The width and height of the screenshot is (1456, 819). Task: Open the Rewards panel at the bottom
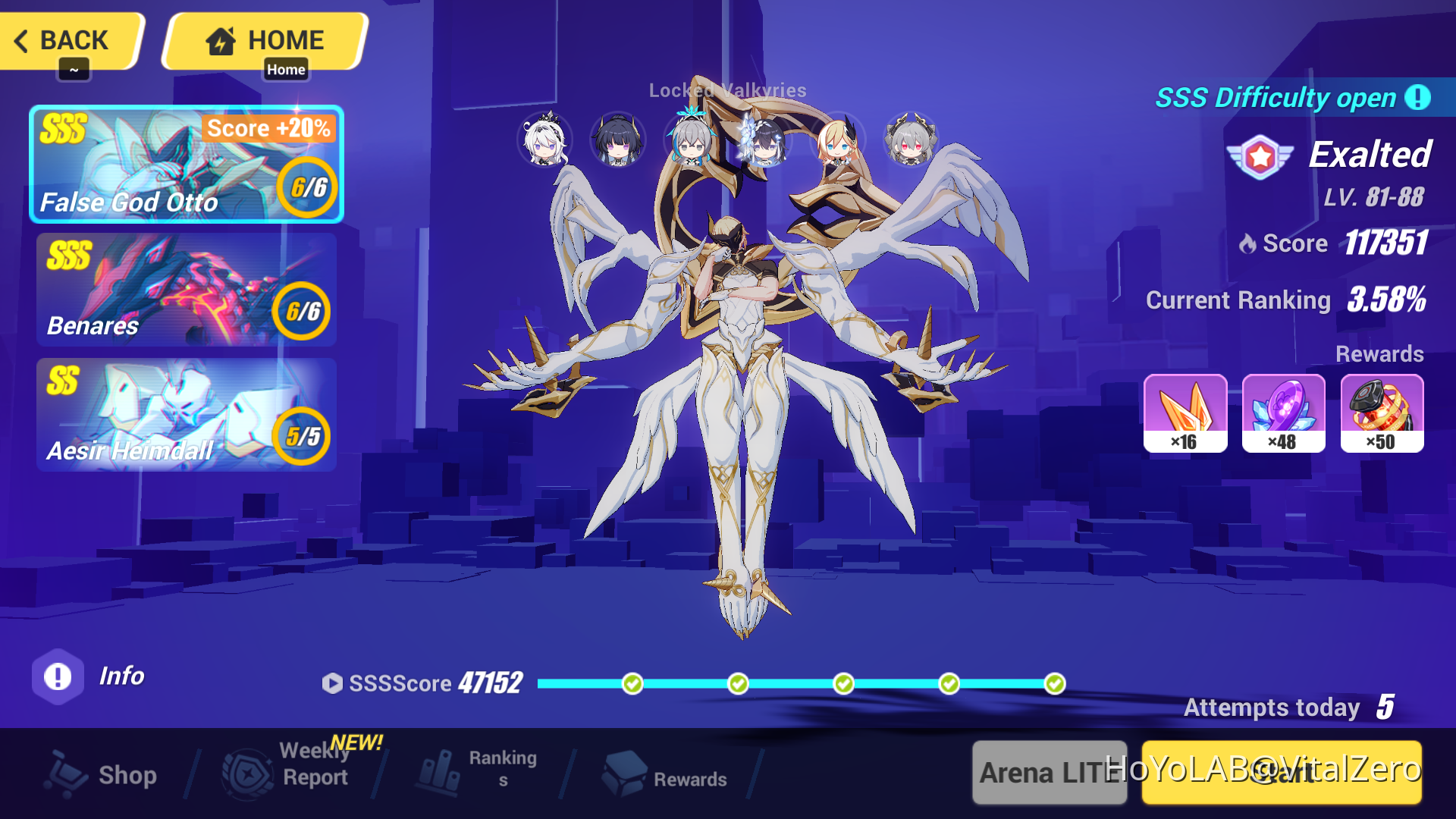(667, 775)
